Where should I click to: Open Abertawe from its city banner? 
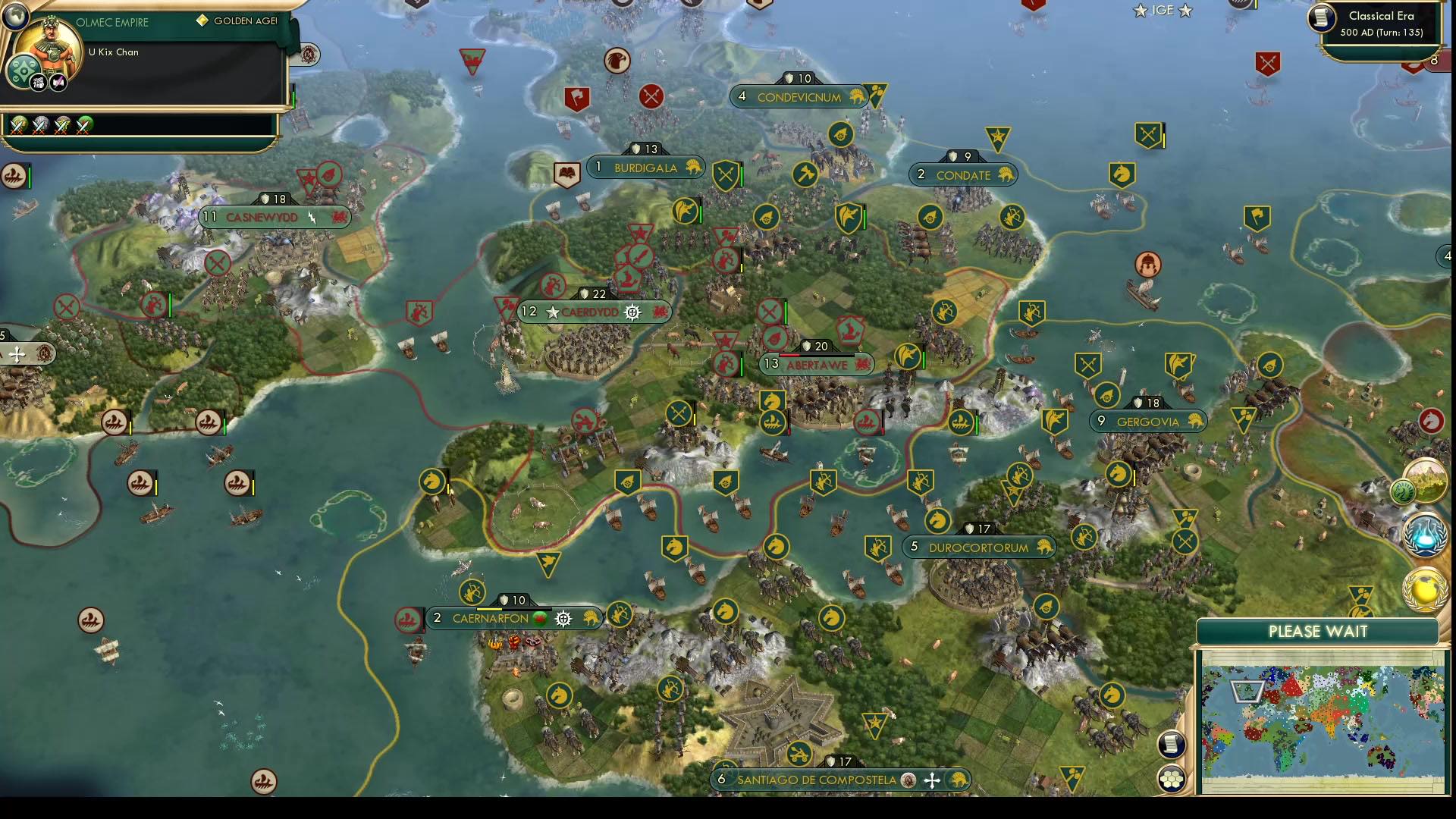tap(817, 363)
